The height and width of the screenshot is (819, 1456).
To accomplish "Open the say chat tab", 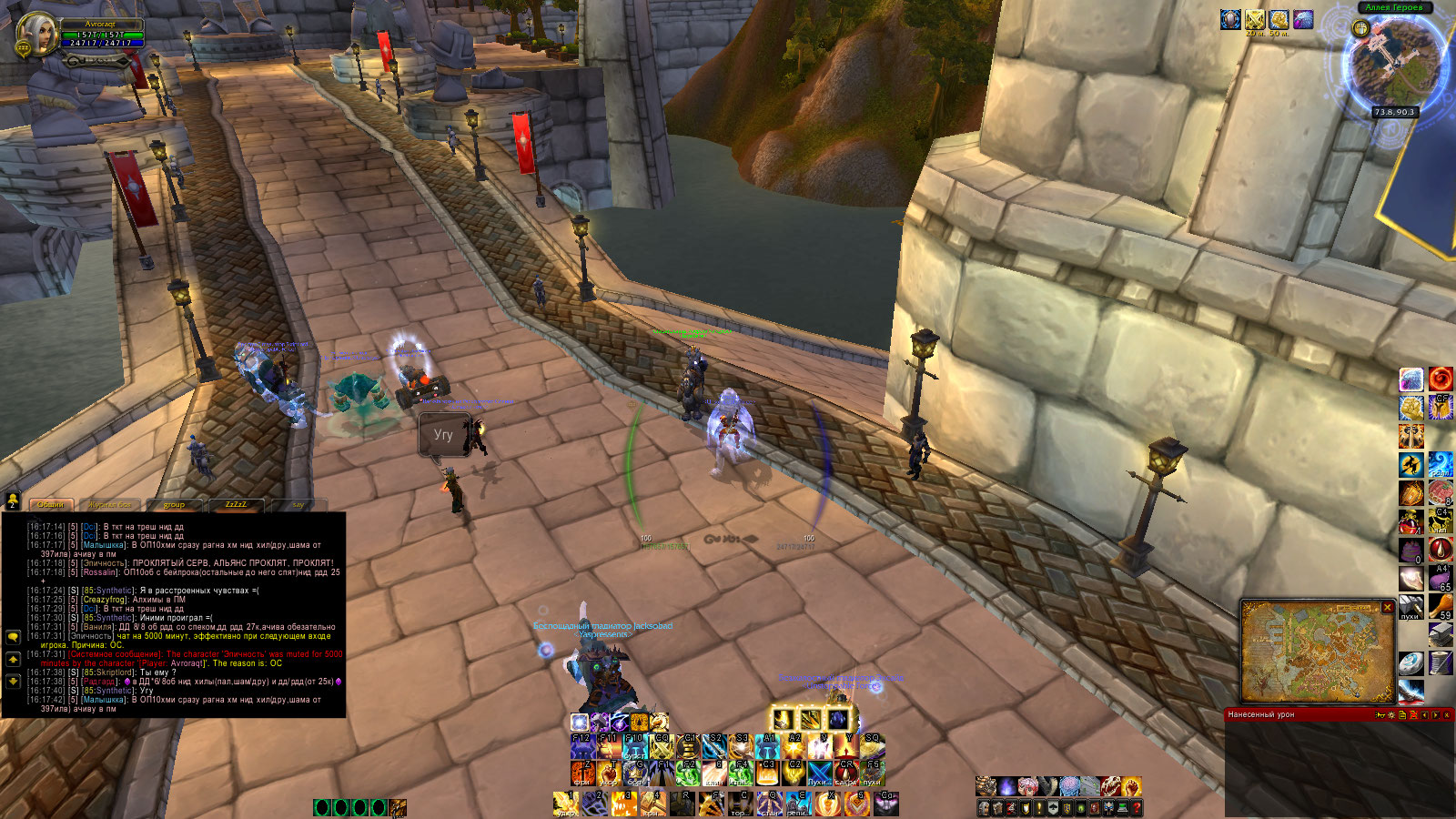I will click(298, 504).
